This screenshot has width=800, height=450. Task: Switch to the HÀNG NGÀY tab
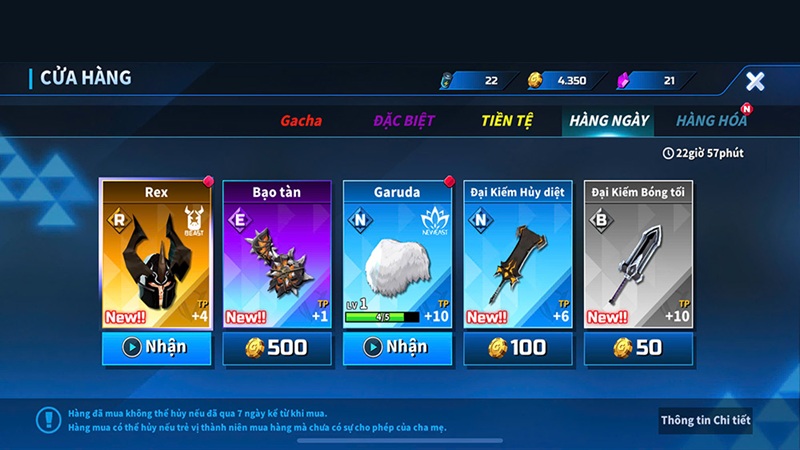609,121
